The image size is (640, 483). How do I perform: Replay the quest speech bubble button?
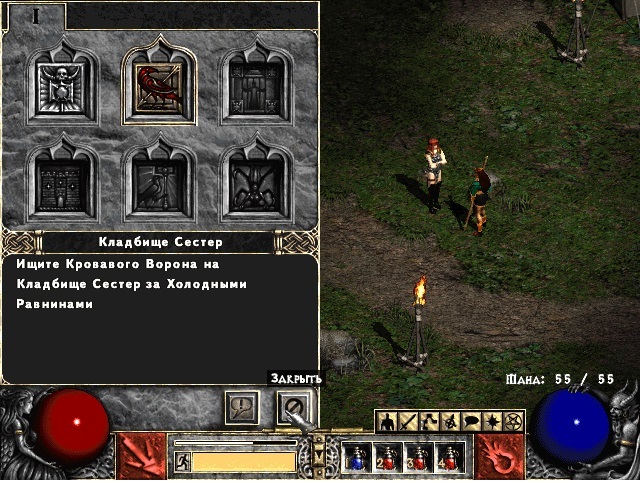[242, 406]
